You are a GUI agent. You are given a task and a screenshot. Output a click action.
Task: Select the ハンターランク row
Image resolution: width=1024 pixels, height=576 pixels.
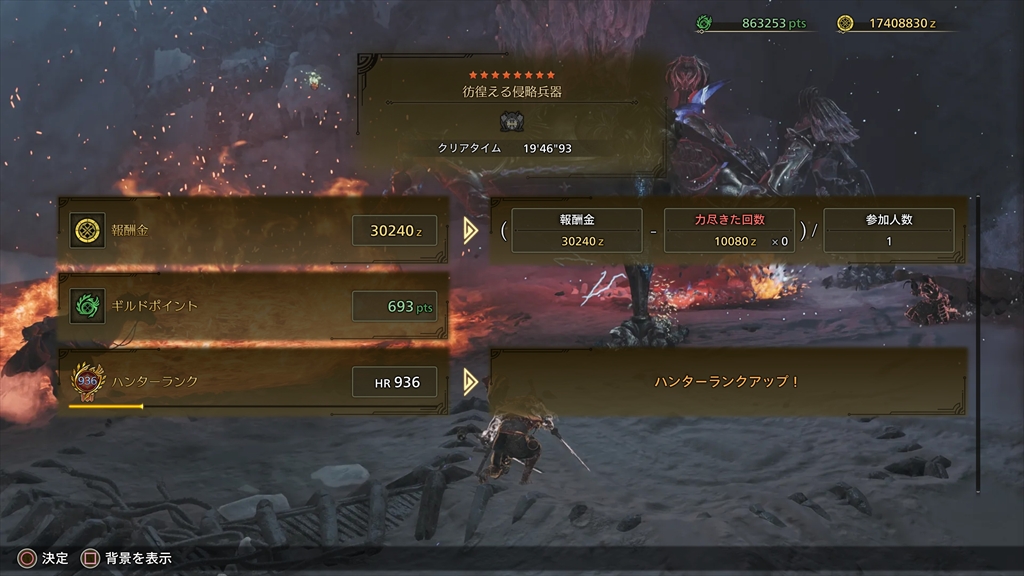point(253,382)
